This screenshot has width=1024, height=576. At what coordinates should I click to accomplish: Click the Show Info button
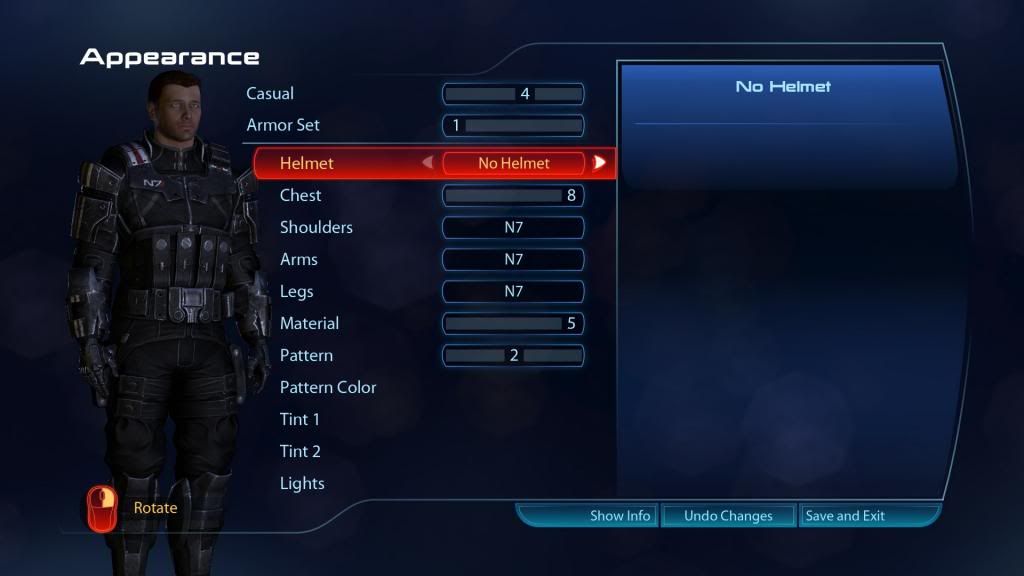620,516
